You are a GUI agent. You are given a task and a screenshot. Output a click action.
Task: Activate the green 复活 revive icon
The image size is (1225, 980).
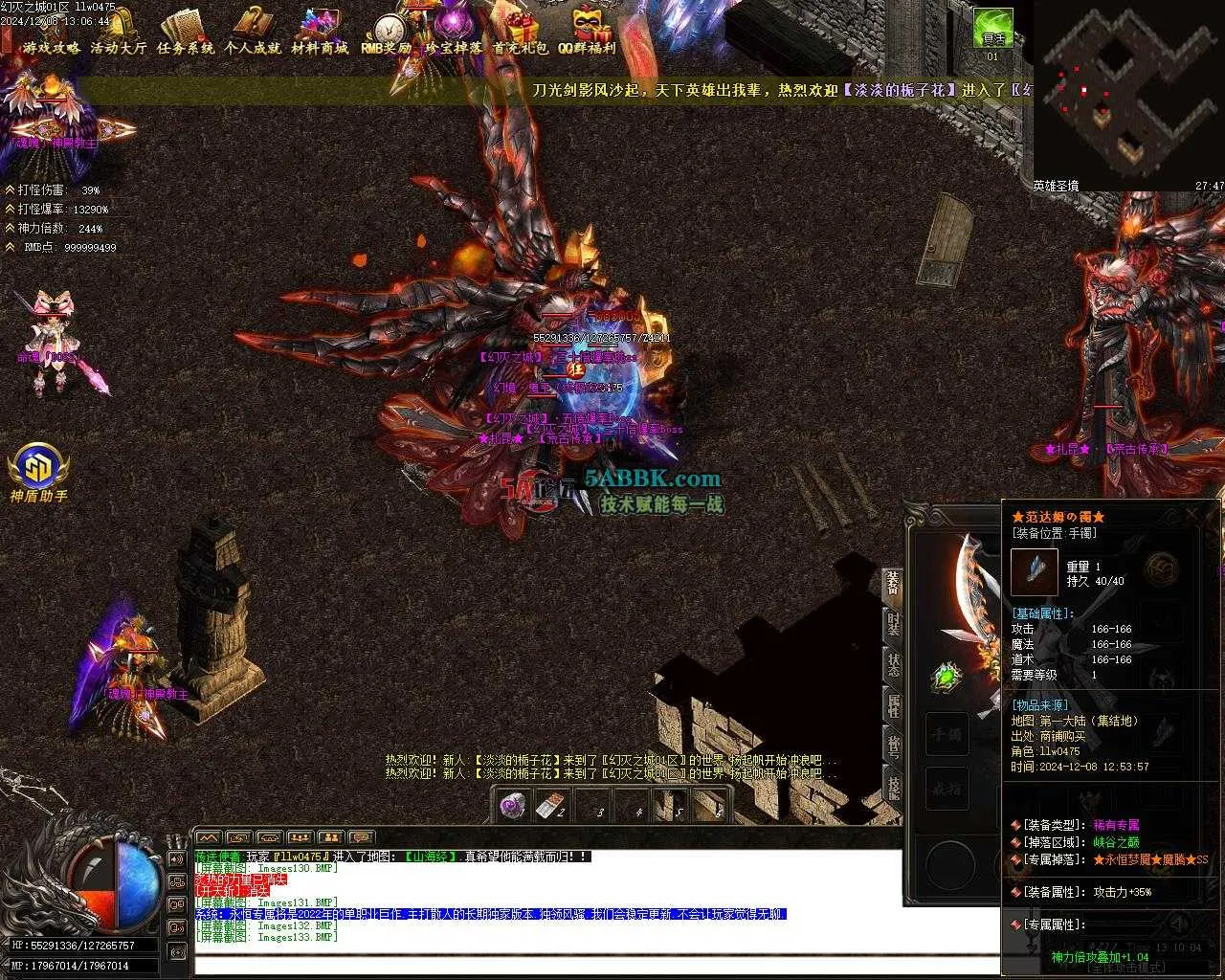click(x=993, y=29)
